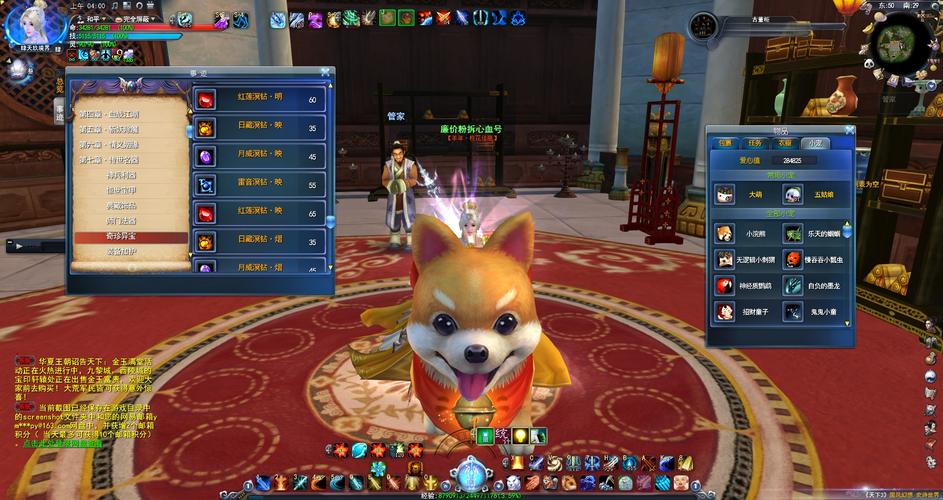Select the 奇珍异宝 category in scroll list
943x500 pixels.
124,238
